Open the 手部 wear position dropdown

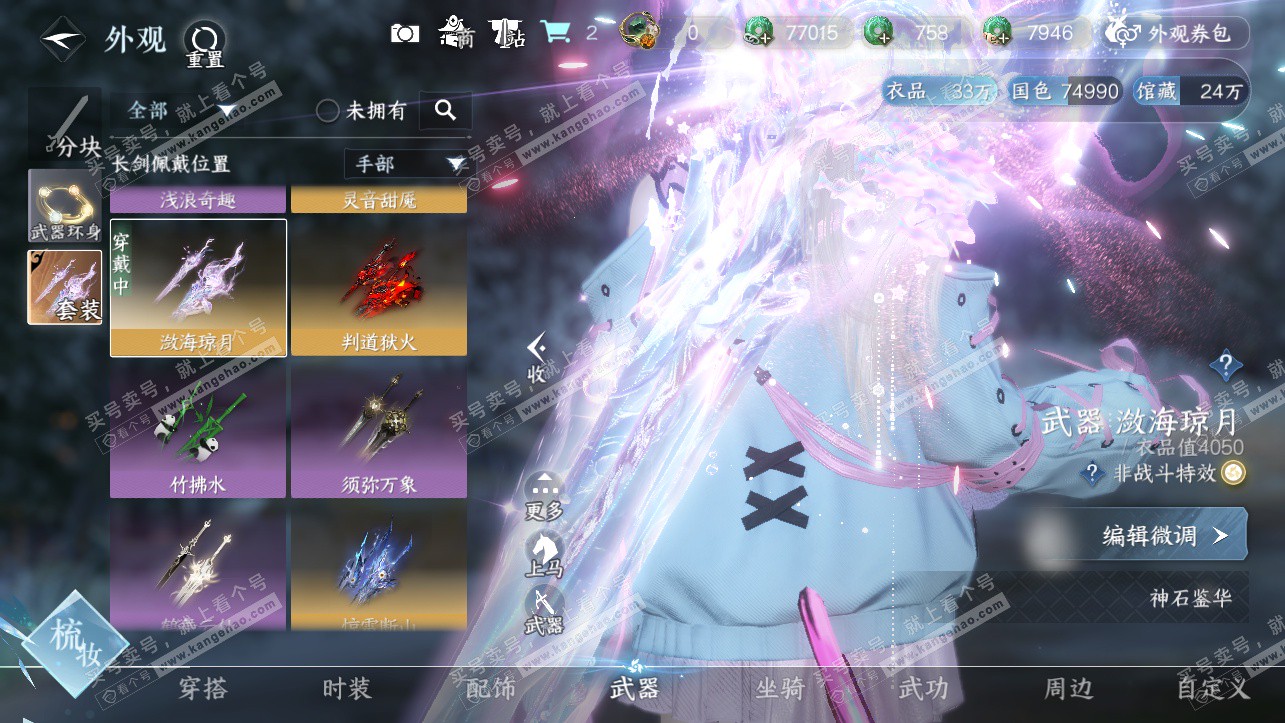point(406,164)
